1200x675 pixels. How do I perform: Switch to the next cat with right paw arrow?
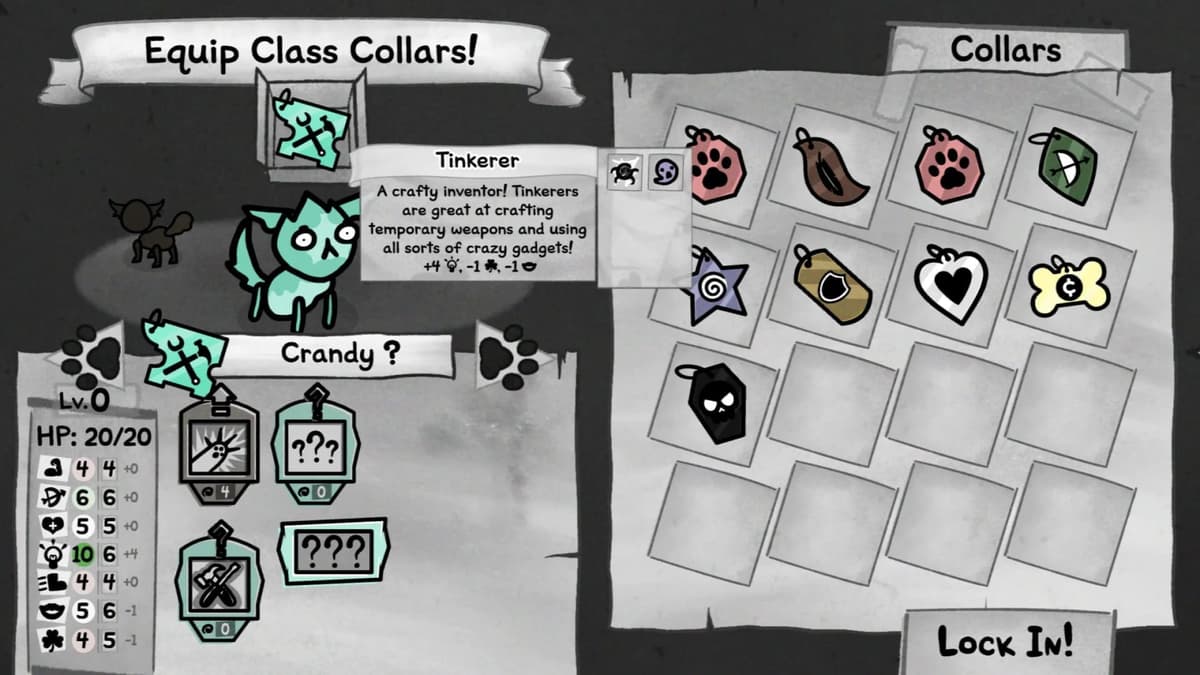click(508, 354)
